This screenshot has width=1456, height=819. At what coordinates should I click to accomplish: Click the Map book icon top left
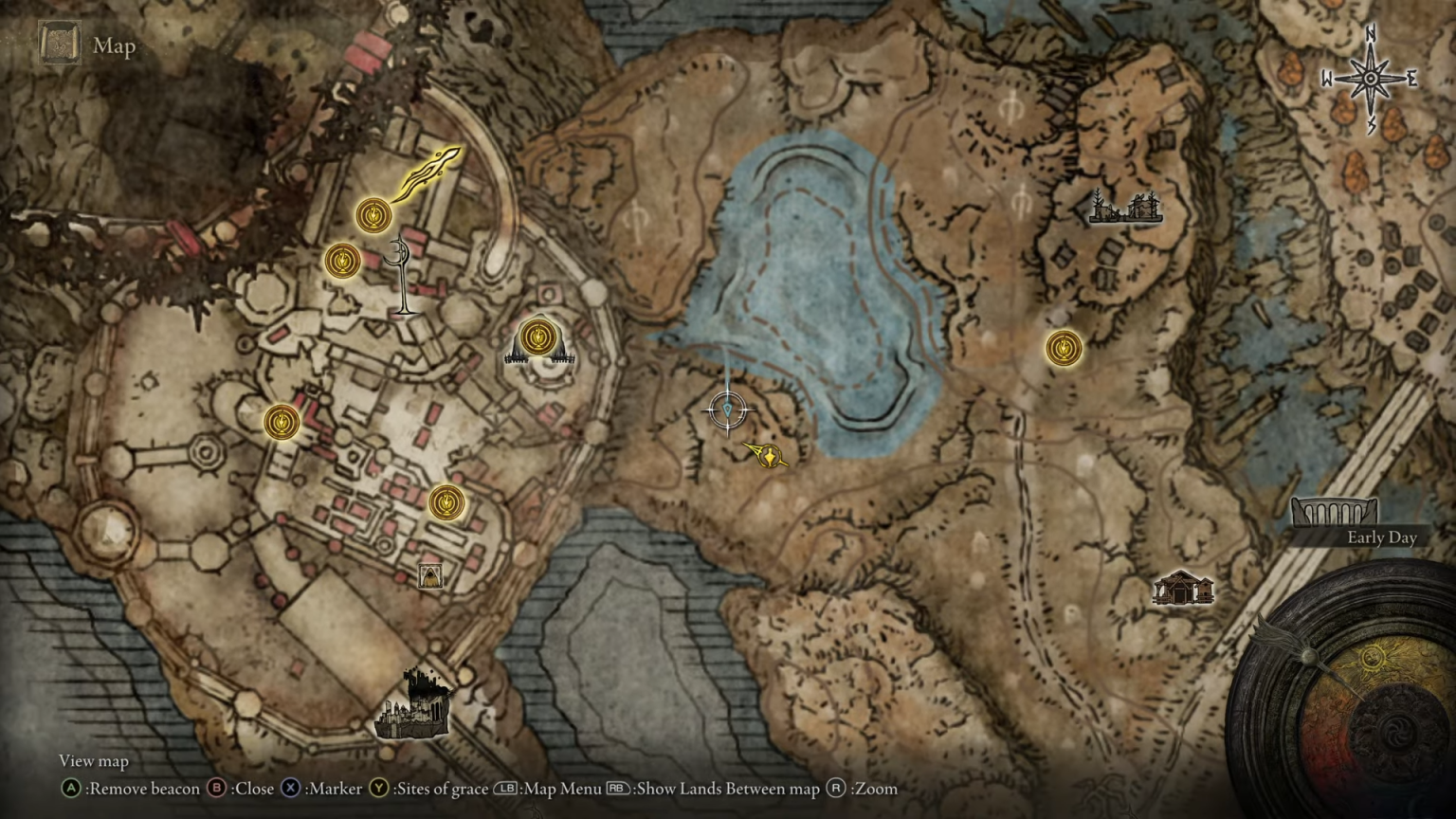click(x=58, y=44)
